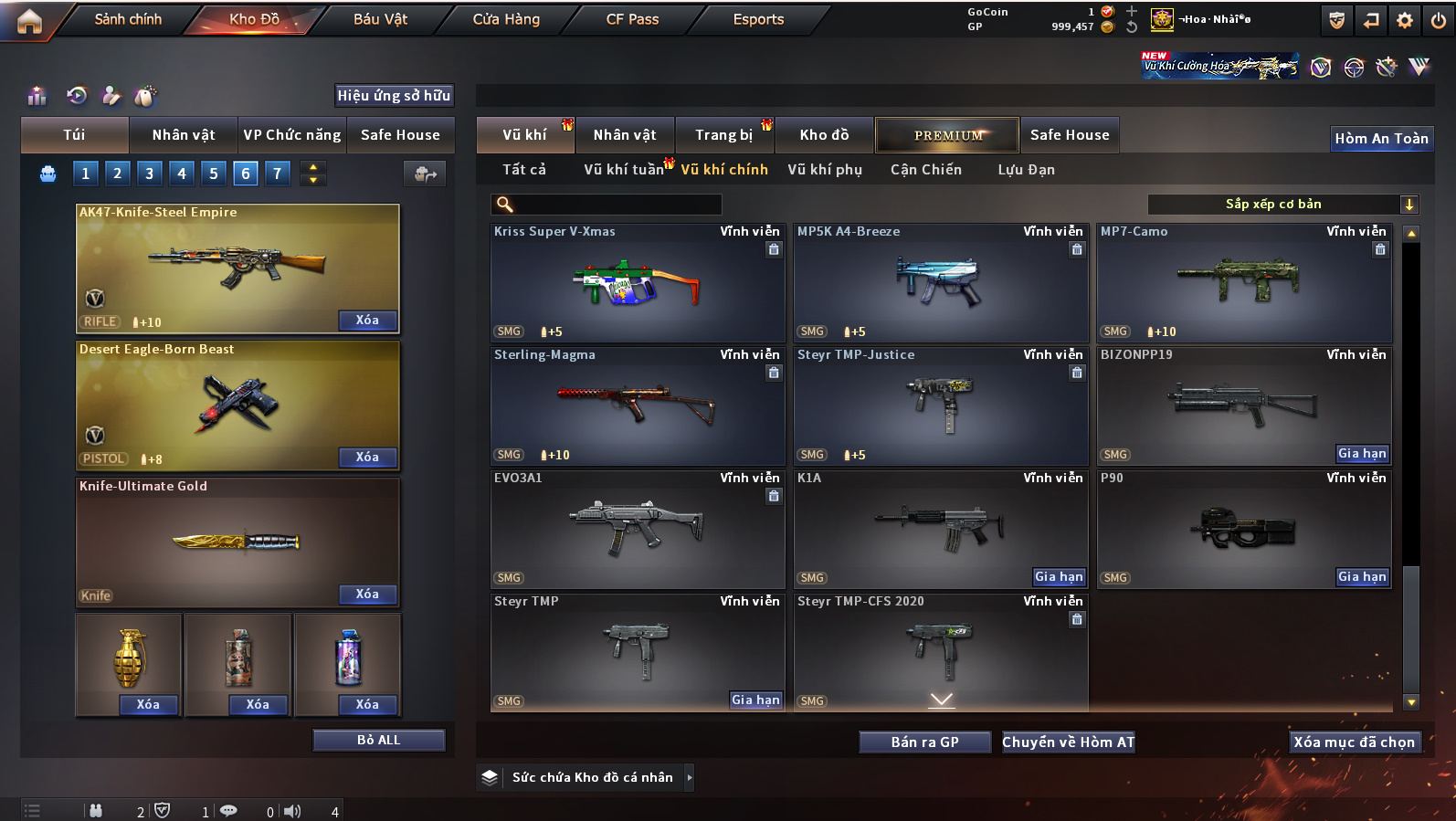Open the Sắp xếp cơ bản dropdown
This screenshot has width=1456, height=821.
tap(1282, 205)
